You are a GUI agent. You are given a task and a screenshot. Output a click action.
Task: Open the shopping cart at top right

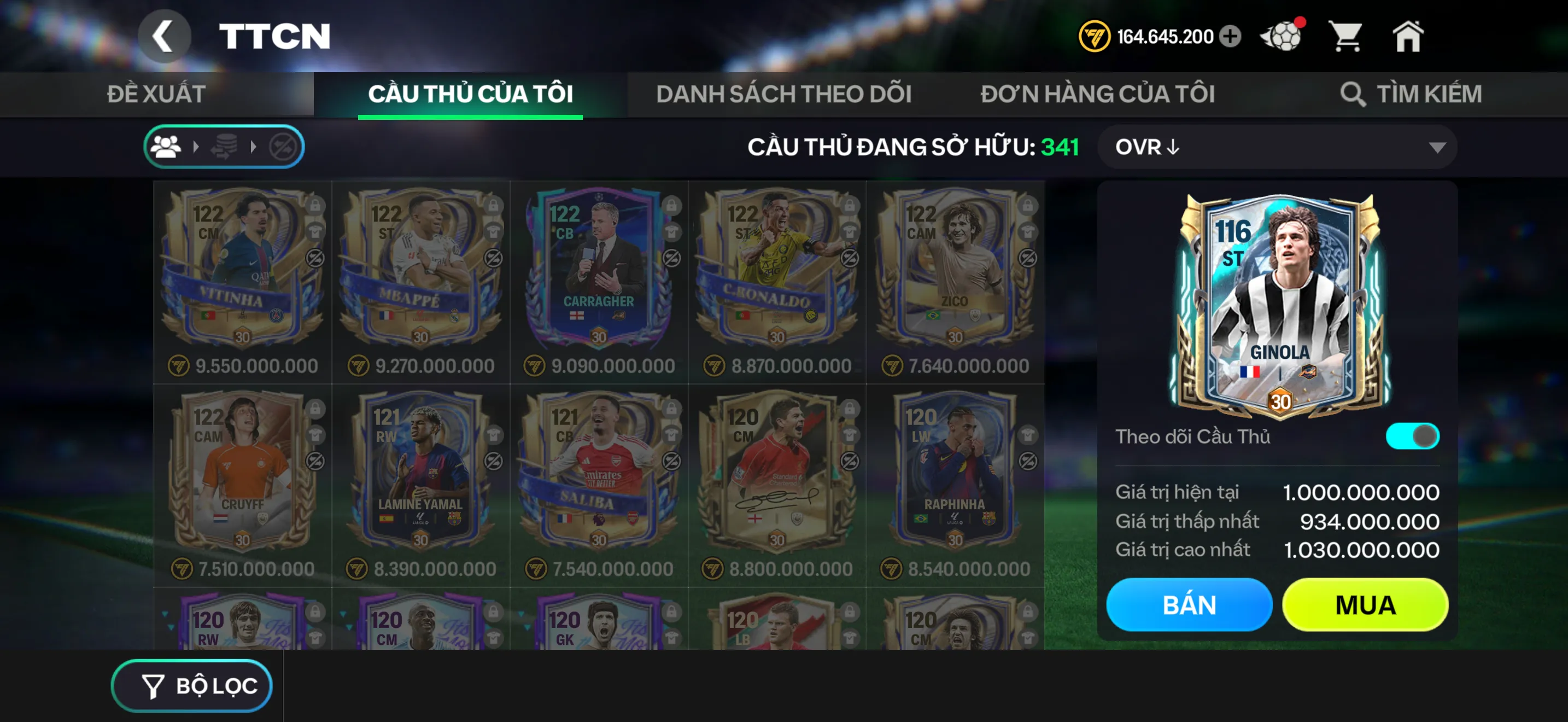coord(1348,37)
